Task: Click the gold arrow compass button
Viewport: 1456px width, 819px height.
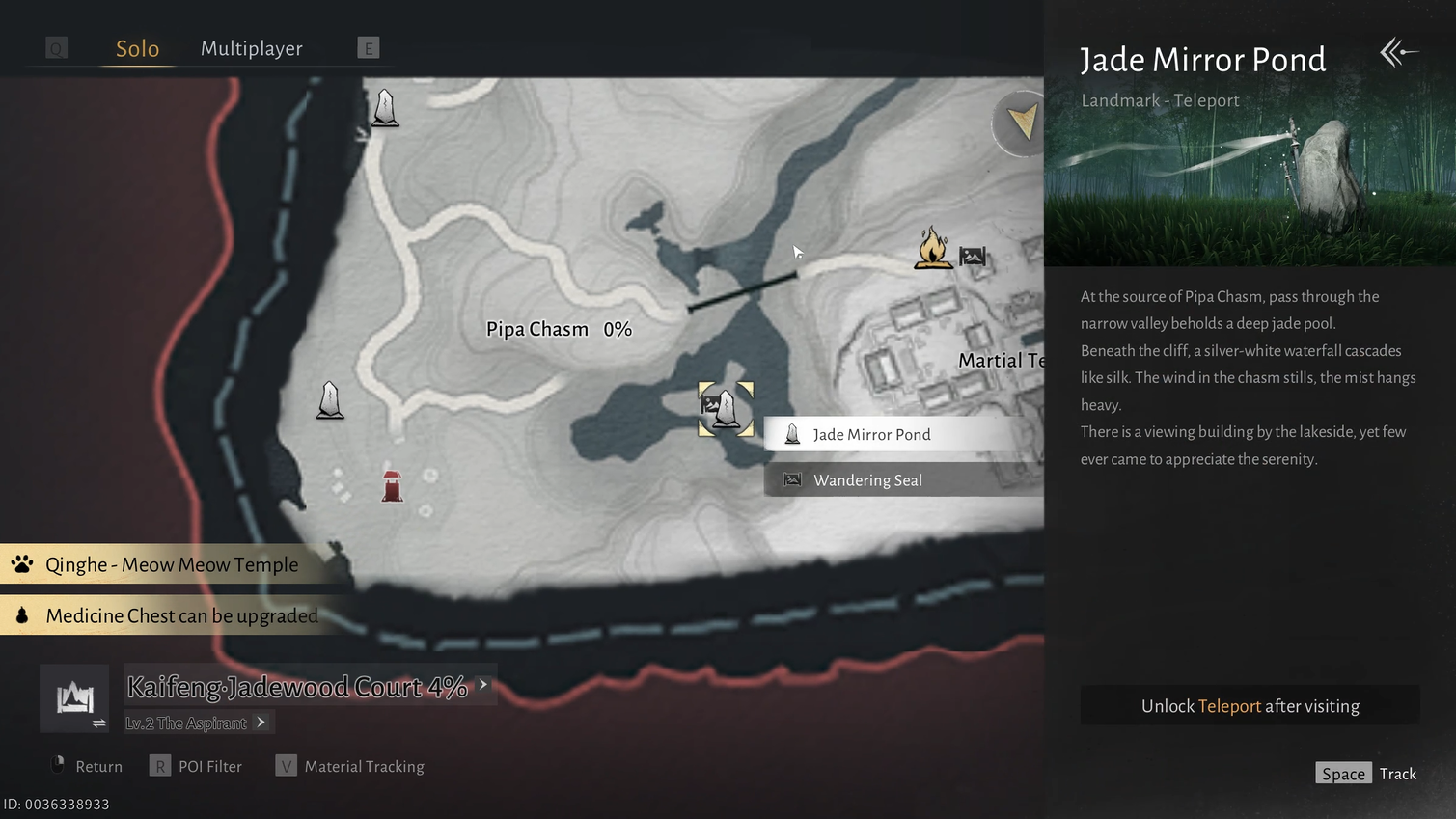Action: pos(1021,123)
